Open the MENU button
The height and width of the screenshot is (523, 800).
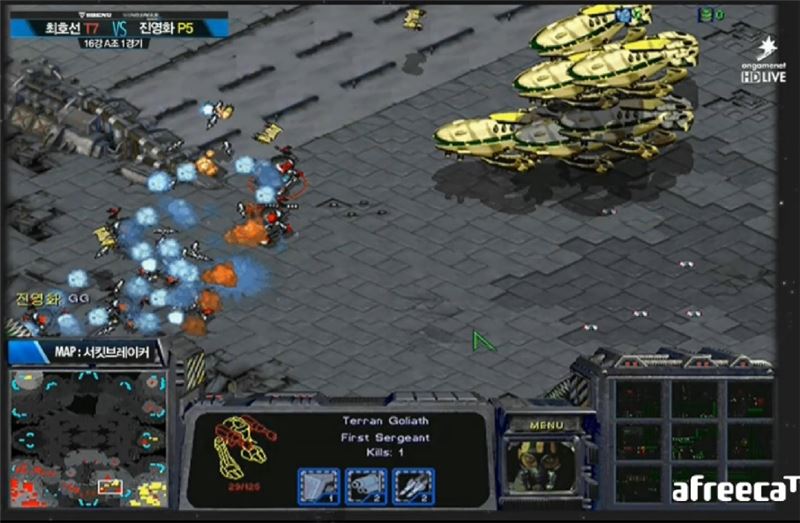pyautogui.click(x=547, y=424)
